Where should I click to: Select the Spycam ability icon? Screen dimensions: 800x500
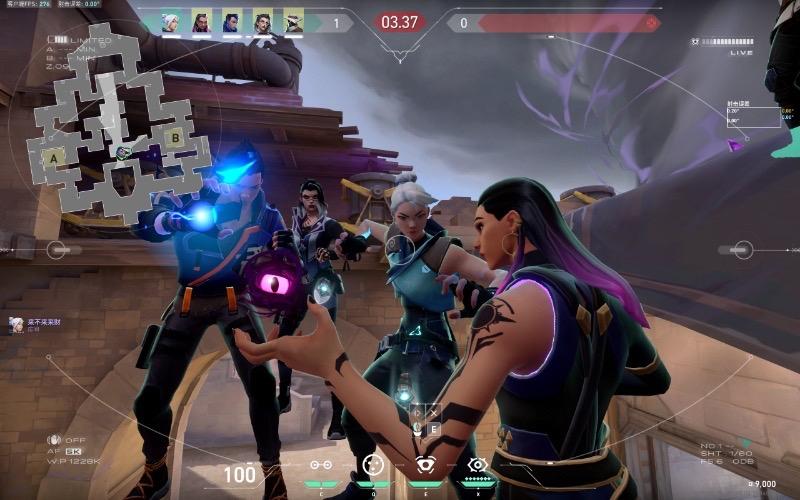click(424, 464)
